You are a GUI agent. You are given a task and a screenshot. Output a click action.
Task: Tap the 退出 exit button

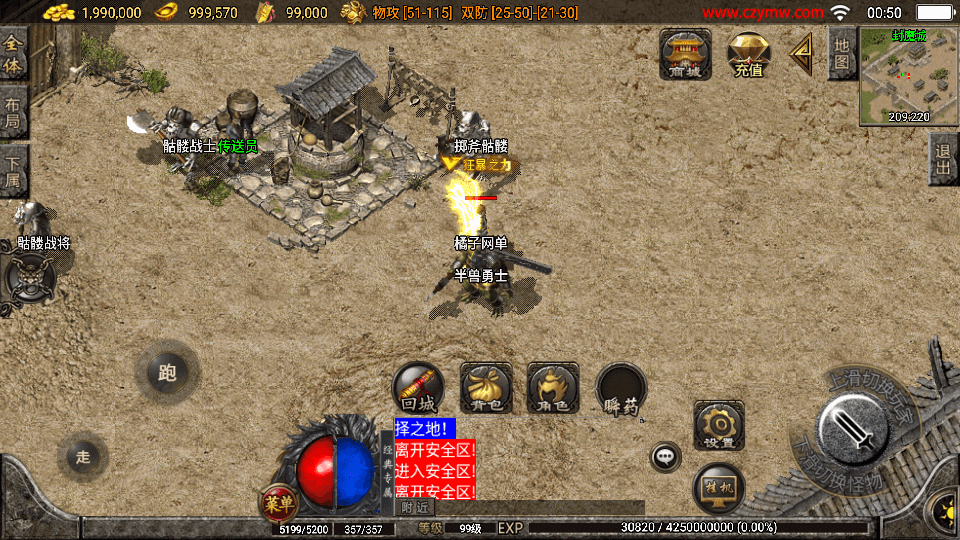pos(942,159)
